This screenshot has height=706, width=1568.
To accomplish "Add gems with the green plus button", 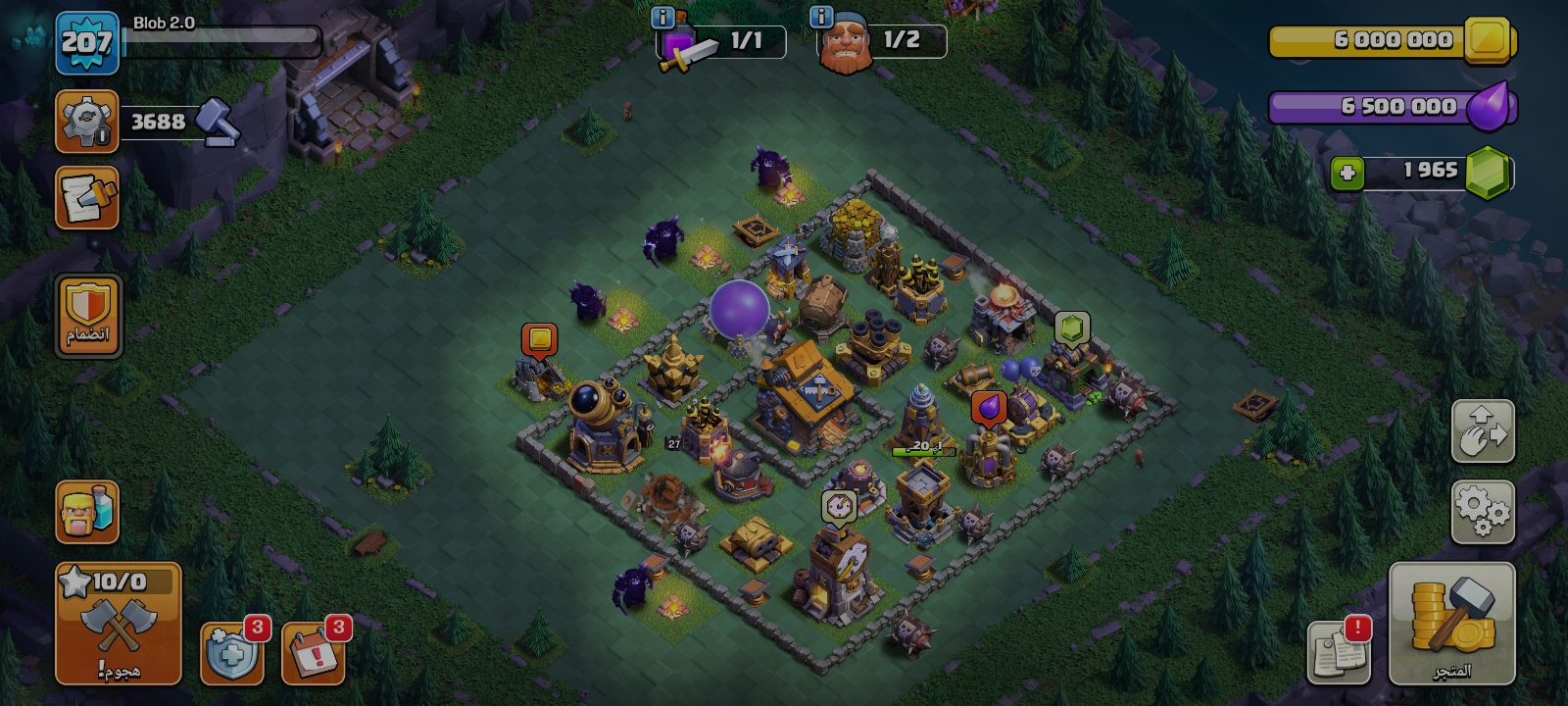I will coord(1347,174).
